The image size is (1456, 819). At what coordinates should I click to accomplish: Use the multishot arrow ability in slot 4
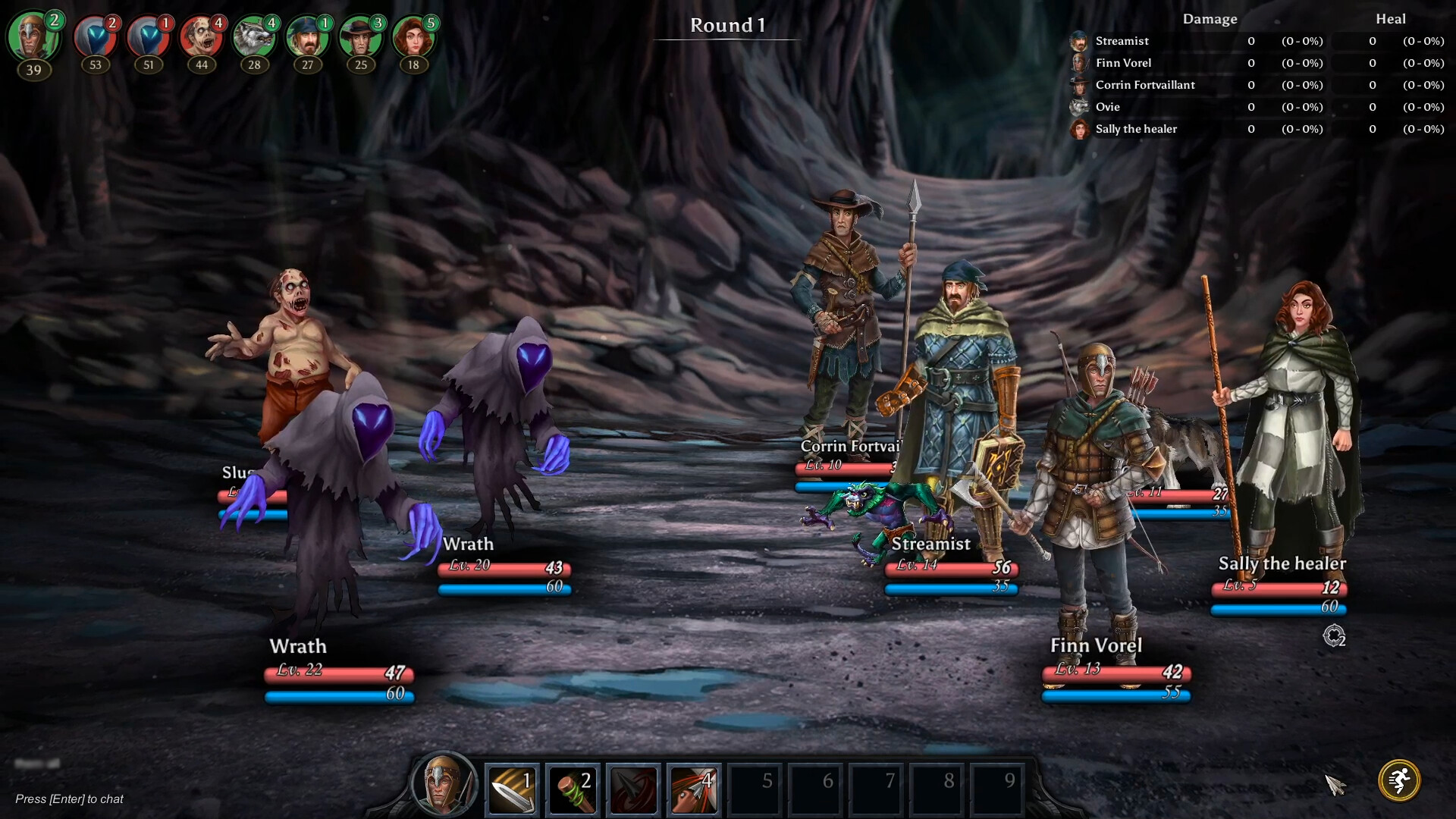click(694, 789)
